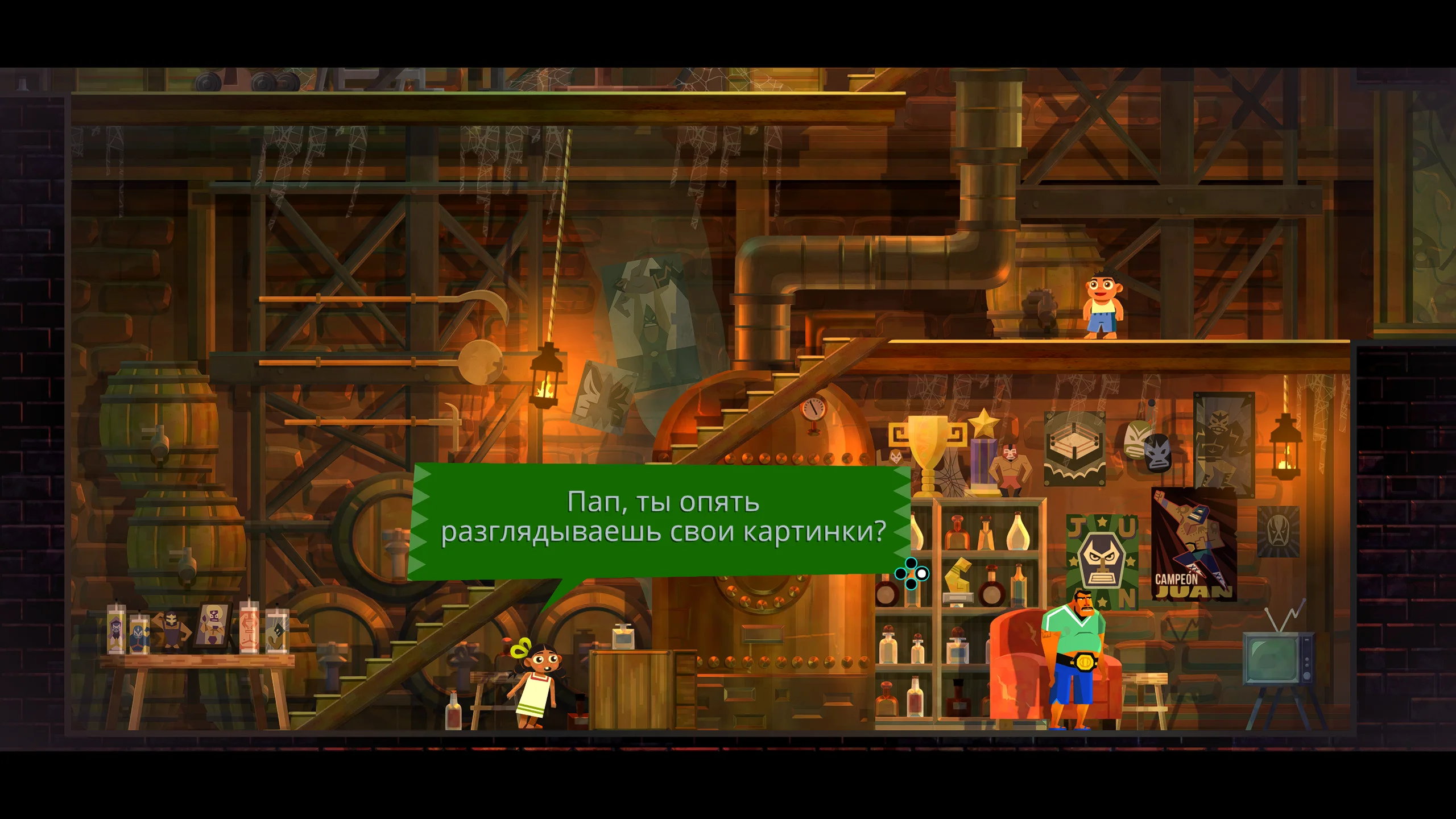The height and width of the screenshot is (819, 1456).
Task: Click the dark framed luchador portrait on the wall
Action: click(x=1224, y=441)
